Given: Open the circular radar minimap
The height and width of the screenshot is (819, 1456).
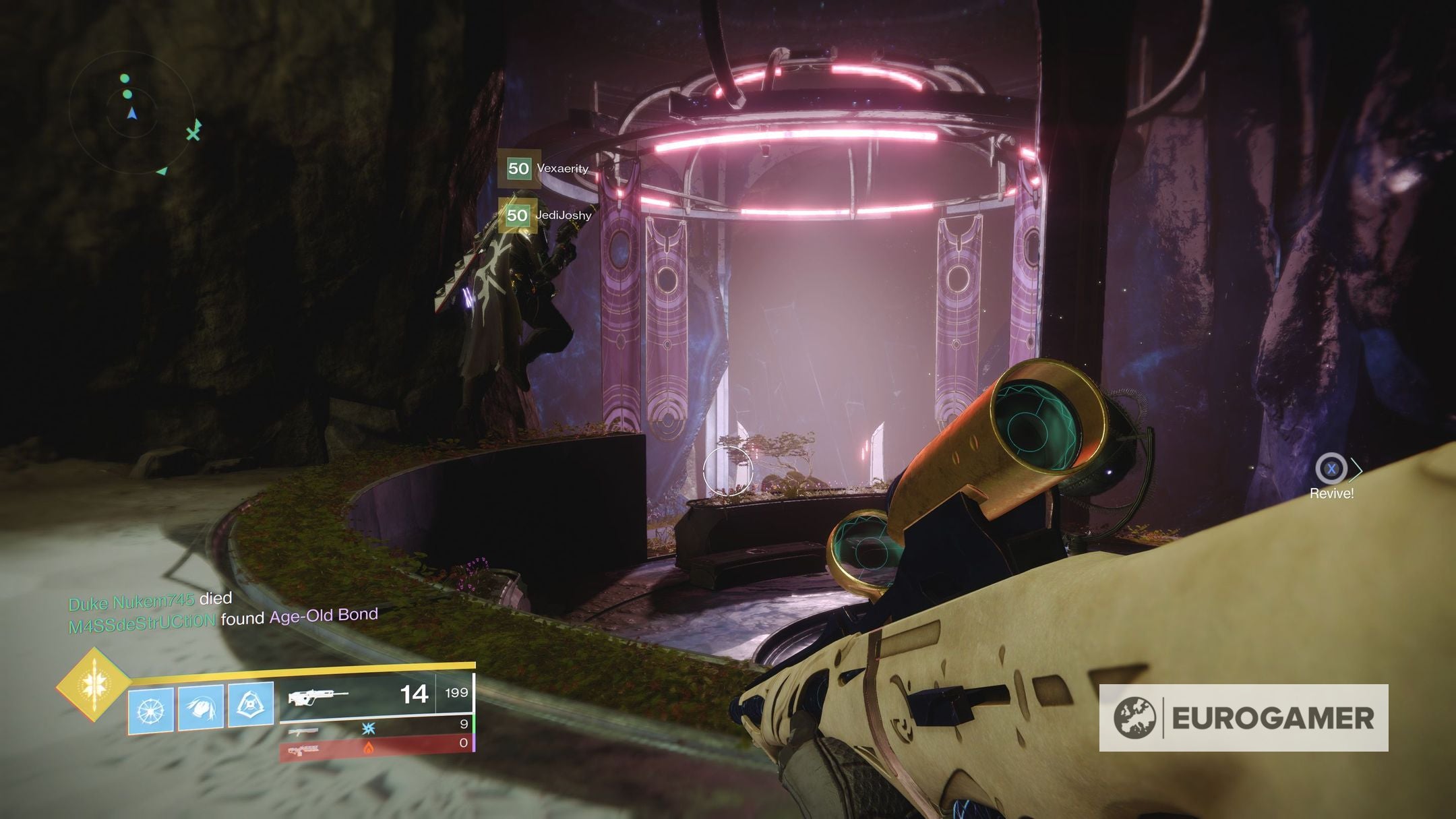Looking at the screenshot, I should (132, 112).
